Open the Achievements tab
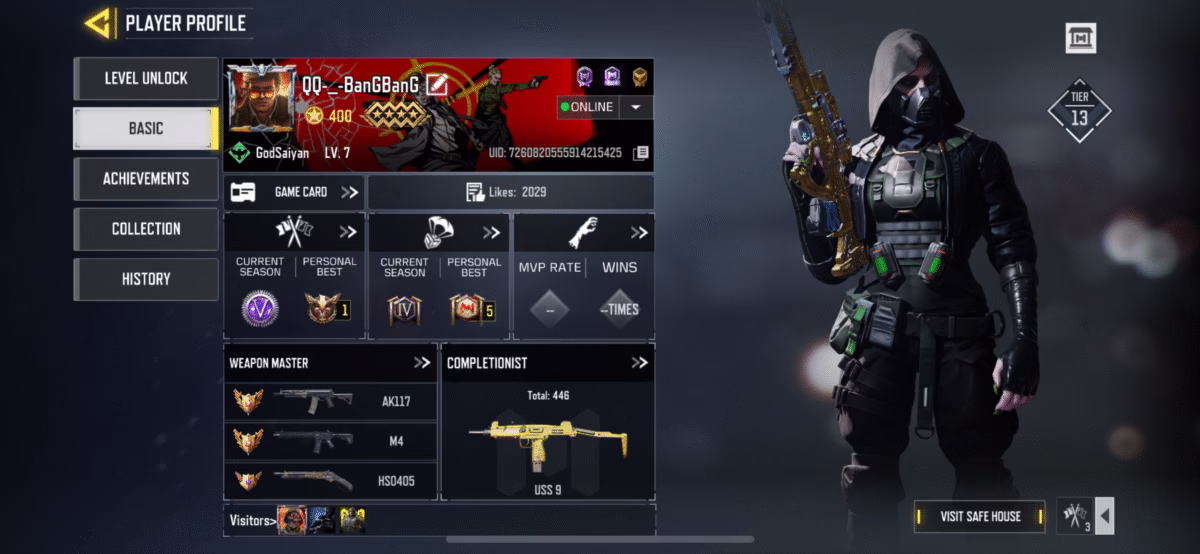Image resolution: width=1200 pixels, height=554 pixels. pos(146,178)
